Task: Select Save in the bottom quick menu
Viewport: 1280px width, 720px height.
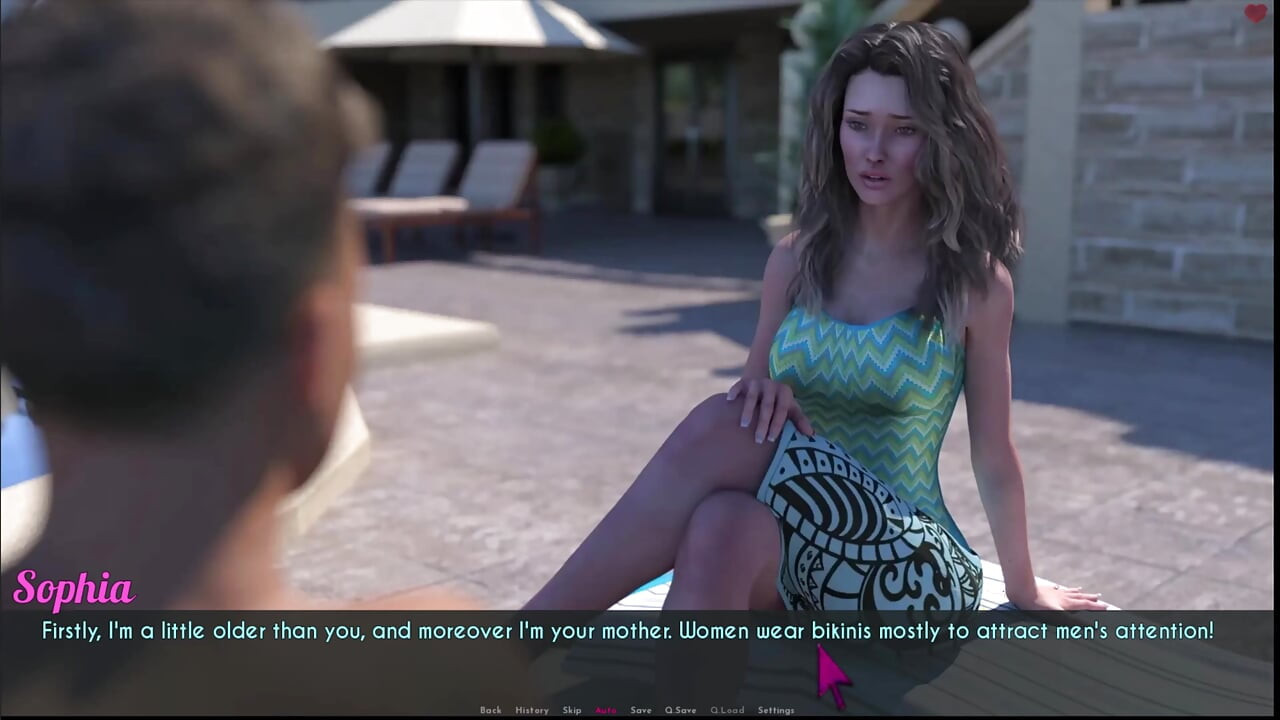Action: [x=641, y=710]
